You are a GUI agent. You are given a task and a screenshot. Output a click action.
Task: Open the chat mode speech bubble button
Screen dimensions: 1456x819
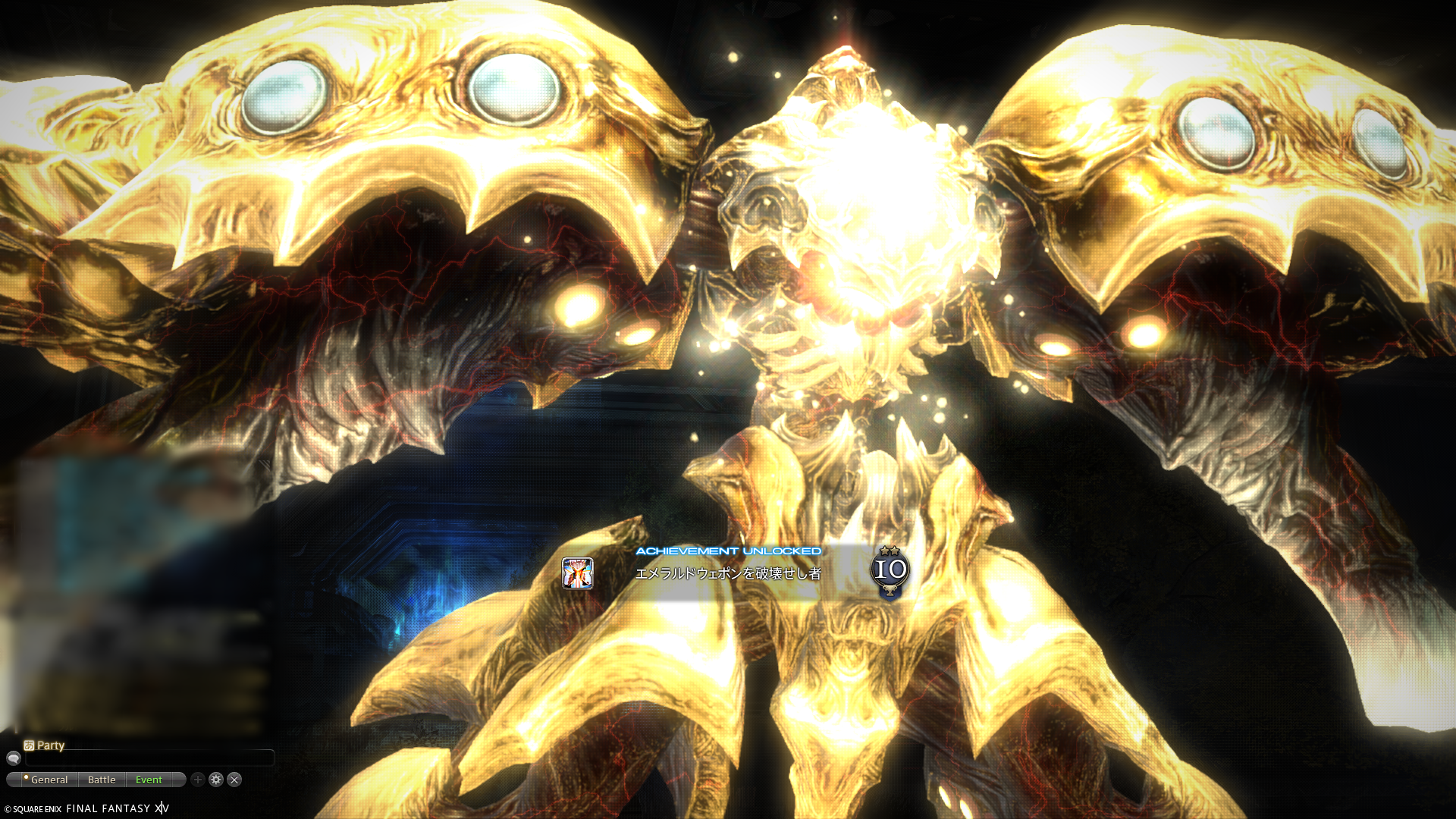point(13,758)
